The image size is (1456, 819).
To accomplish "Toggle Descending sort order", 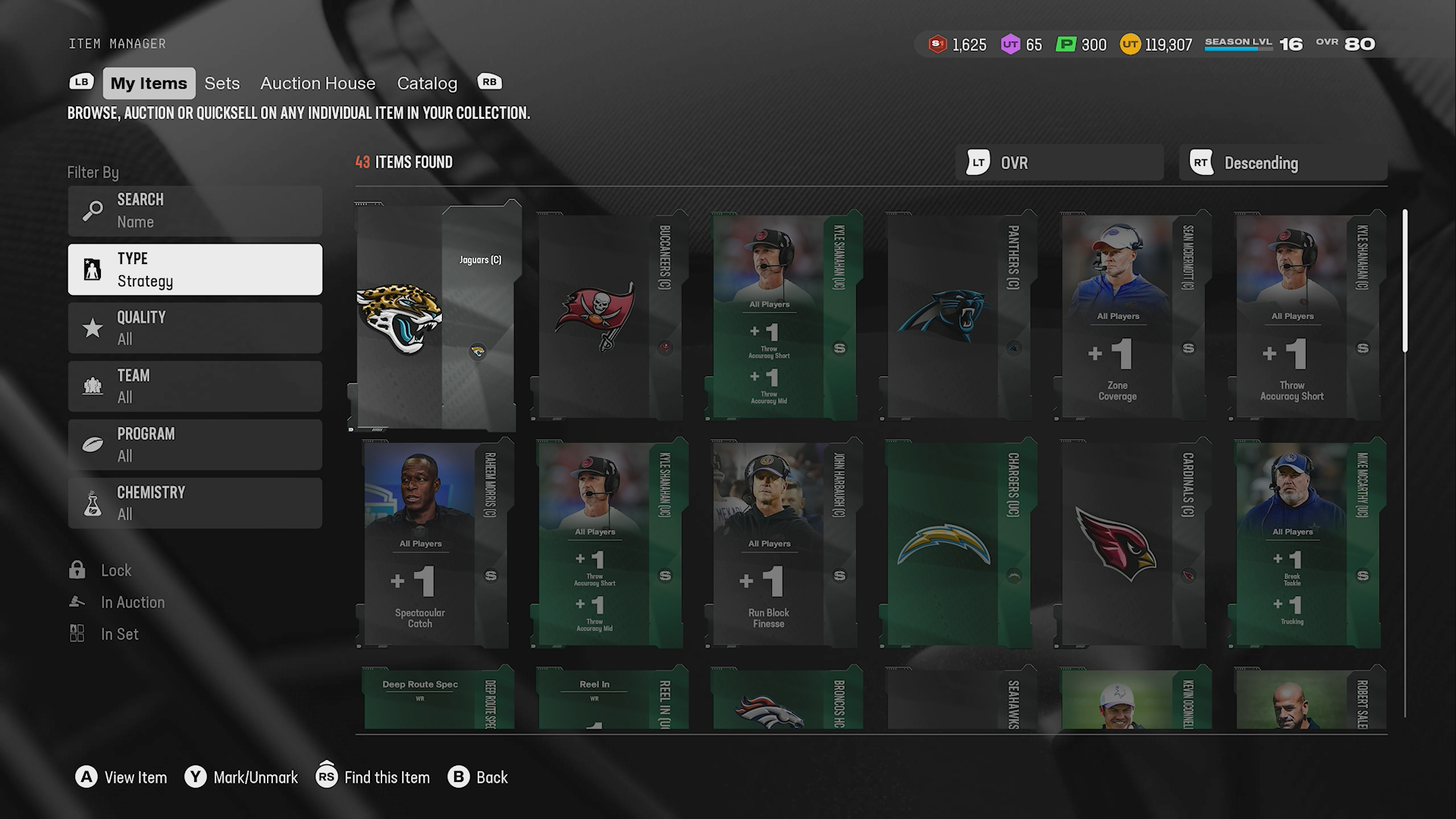I will 1282,162.
